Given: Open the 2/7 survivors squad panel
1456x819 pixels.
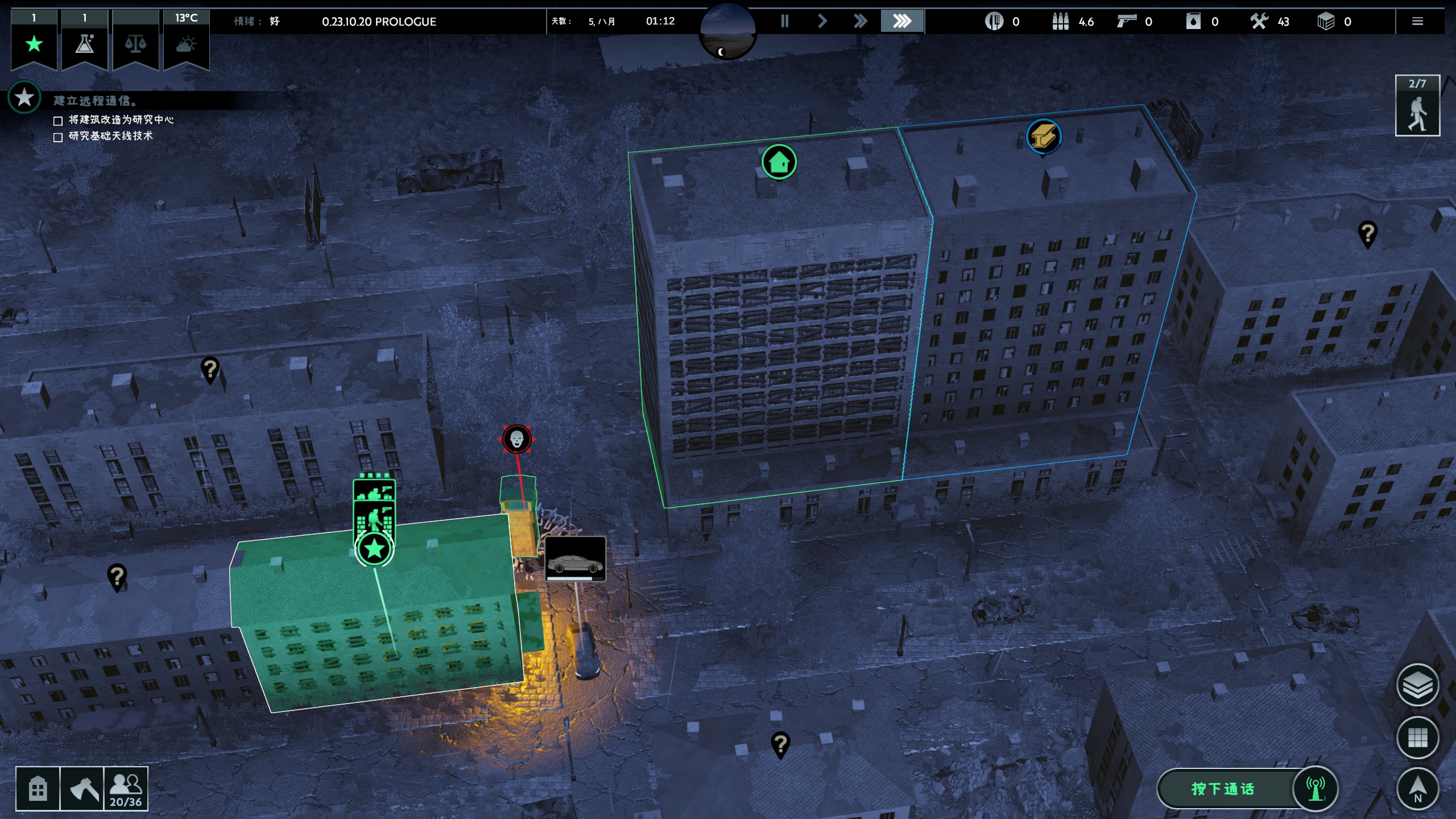Looking at the screenshot, I should (1417, 106).
